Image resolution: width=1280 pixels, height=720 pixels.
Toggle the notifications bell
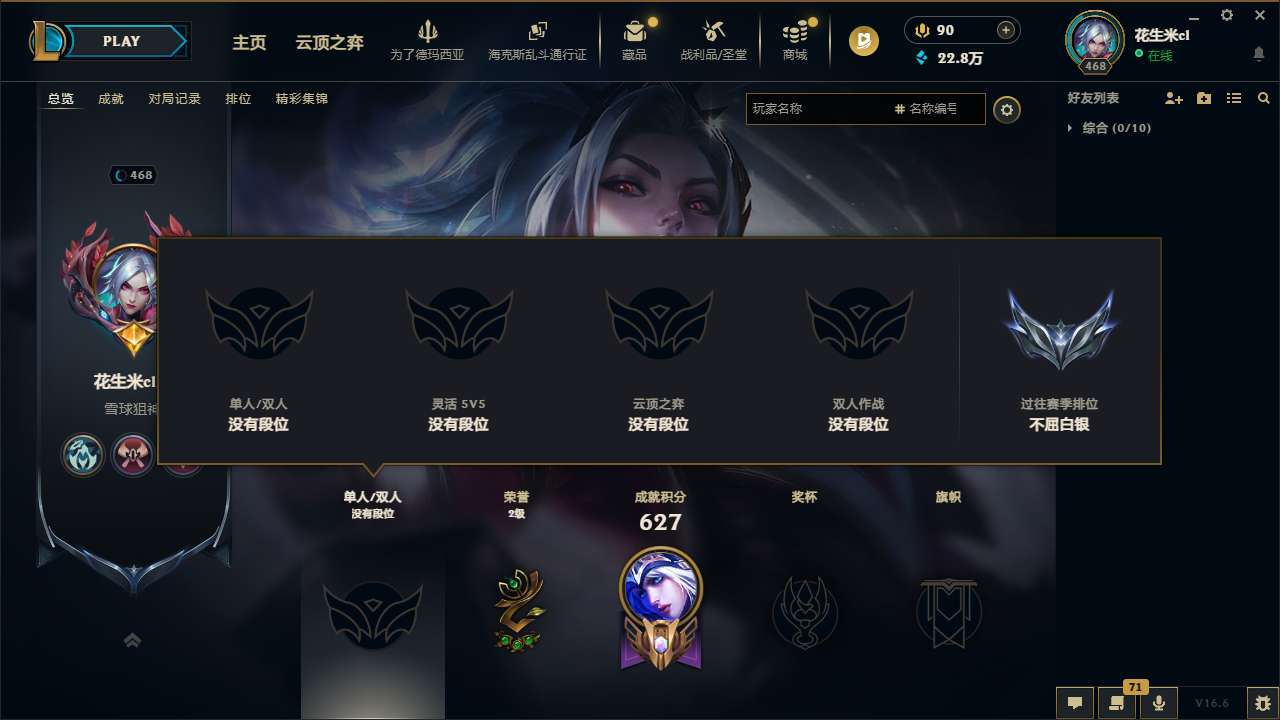click(1258, 53)
